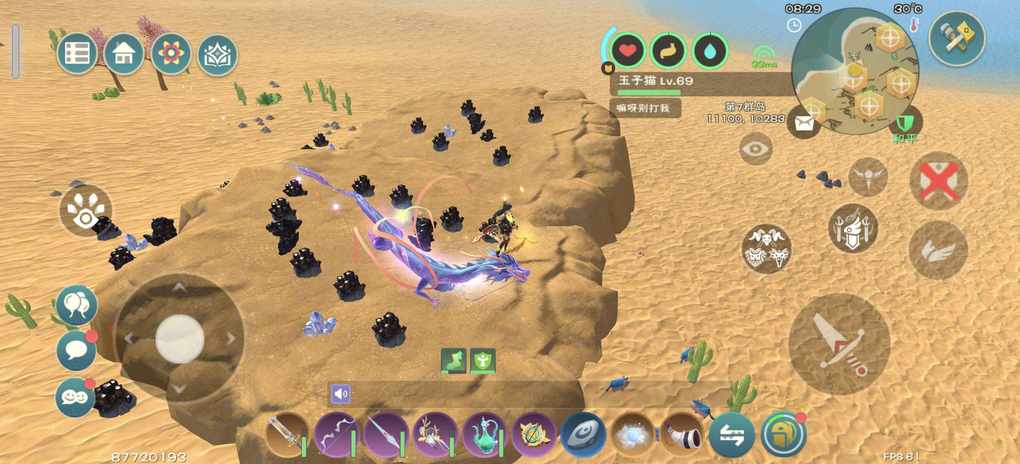Viewport: 1020px width, 464px height.
Task: Open the hammer build menu
Action: 957,38
